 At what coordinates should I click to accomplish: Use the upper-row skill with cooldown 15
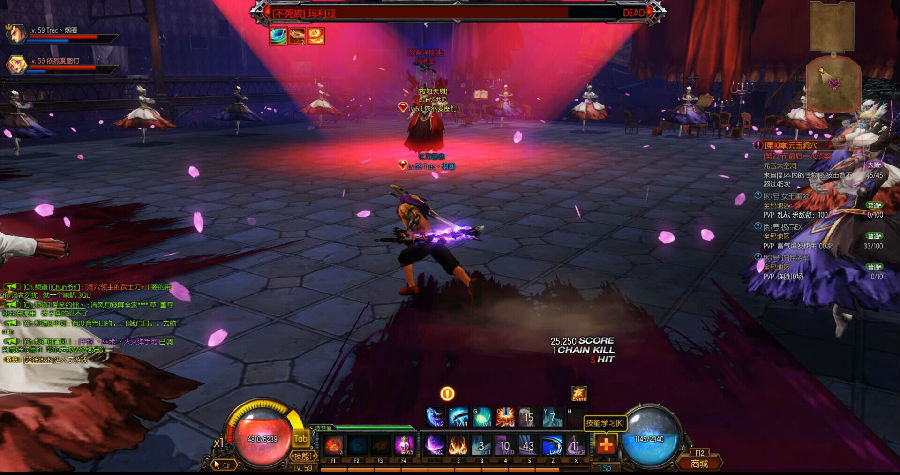pos(529,417)
